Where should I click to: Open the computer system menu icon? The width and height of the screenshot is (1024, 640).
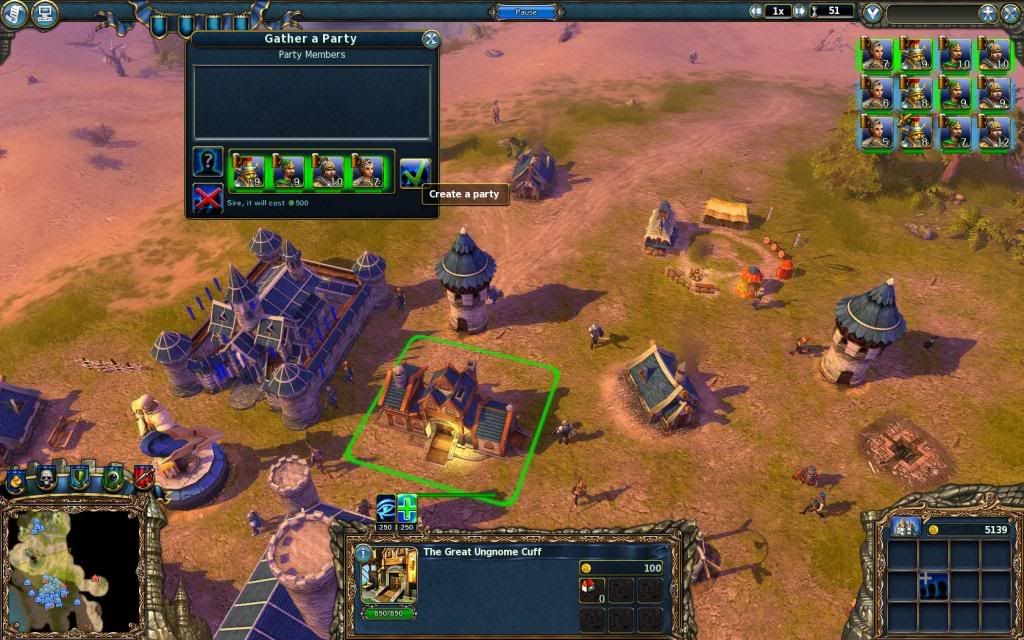pyautogui.click(x=45, y=13)
